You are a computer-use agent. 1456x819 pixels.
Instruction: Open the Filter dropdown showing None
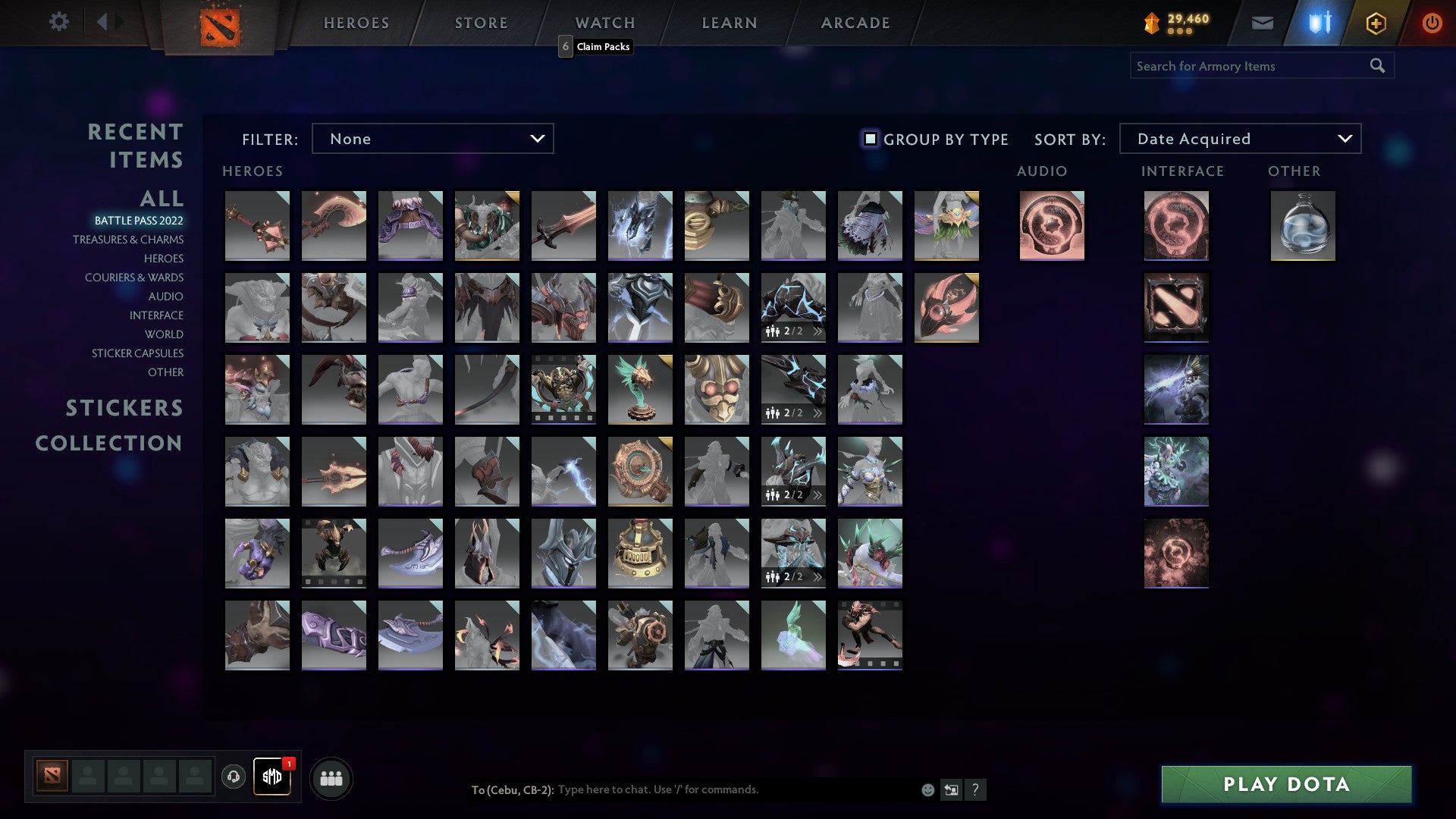coord(432,138)
